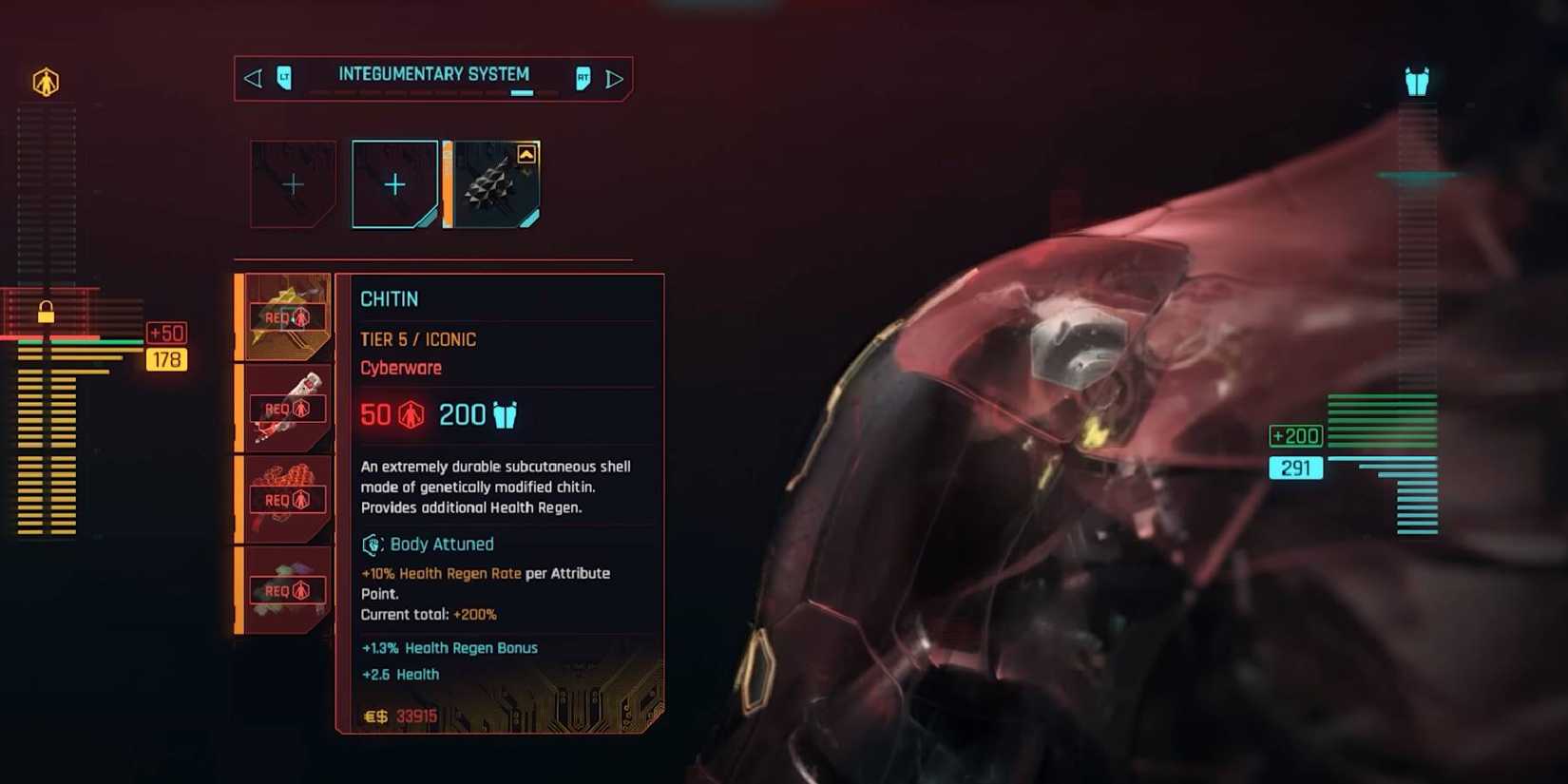Click the right arrow to next cyberware category
1568x784 pixels.
pos(616,78)
